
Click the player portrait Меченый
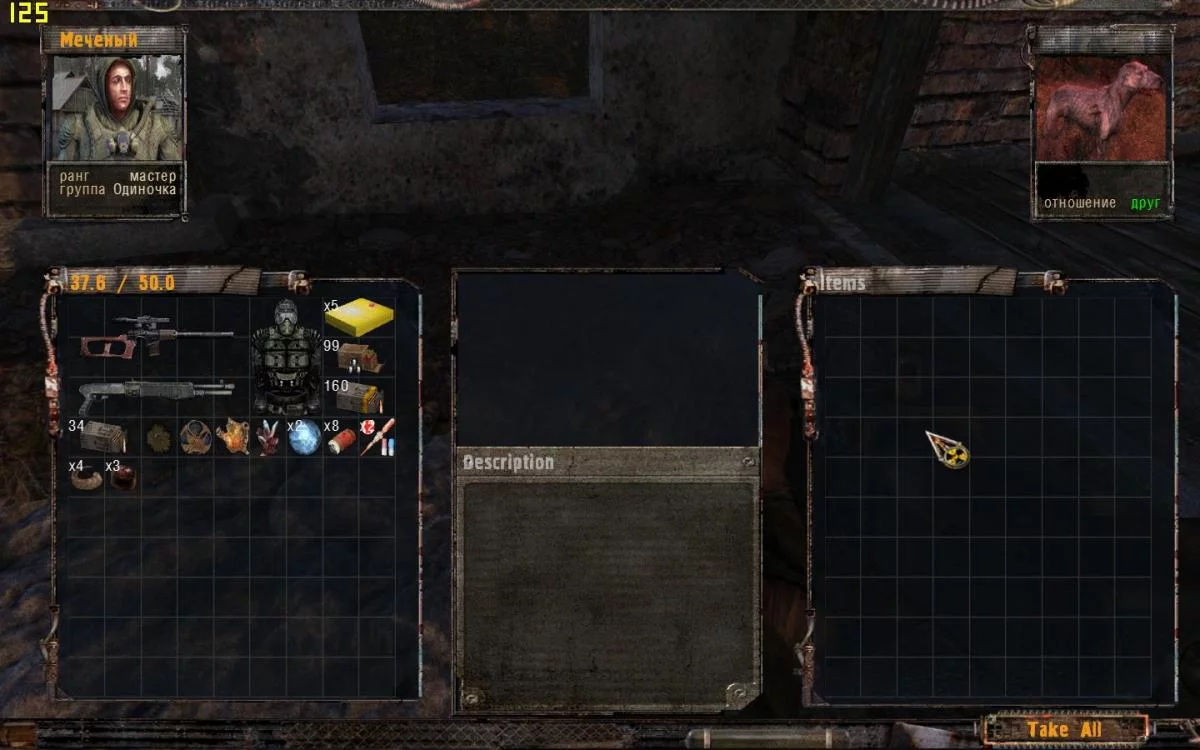115,109
